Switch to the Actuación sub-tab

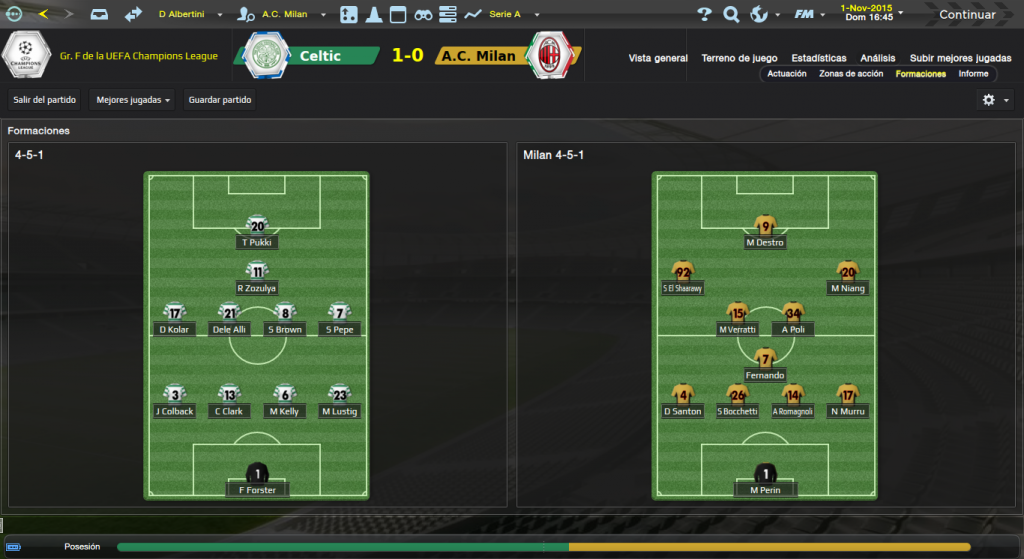click(787, 74)
